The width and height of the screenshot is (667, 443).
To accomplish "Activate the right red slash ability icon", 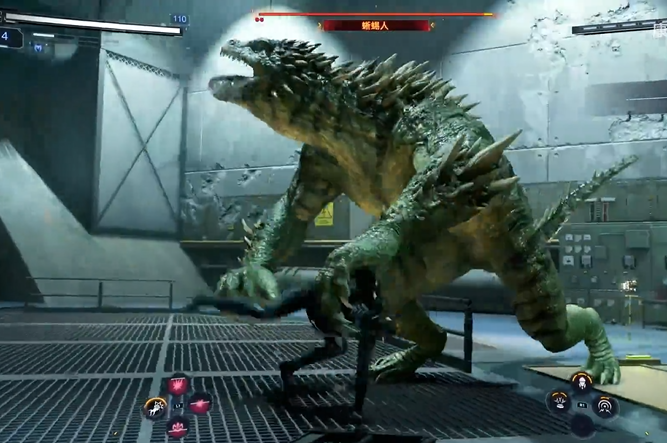I will coord(200,404).
